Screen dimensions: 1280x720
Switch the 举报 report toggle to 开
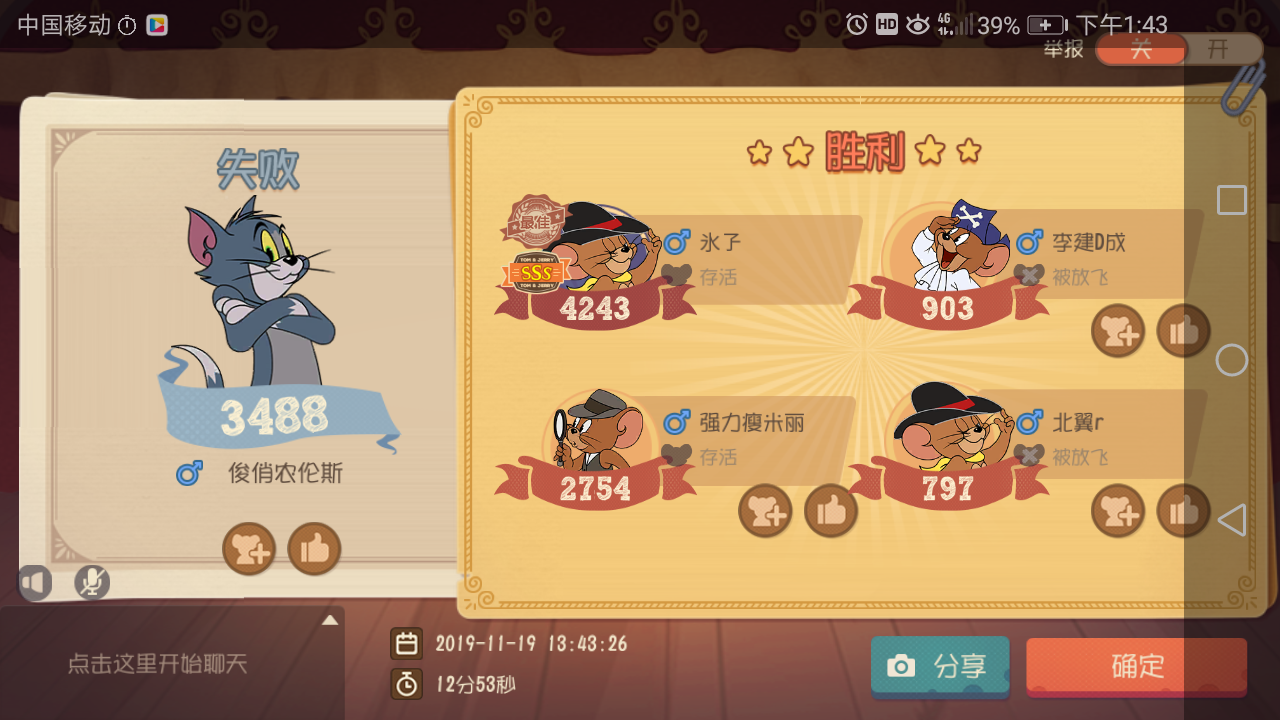click(x=1219, y=49)
